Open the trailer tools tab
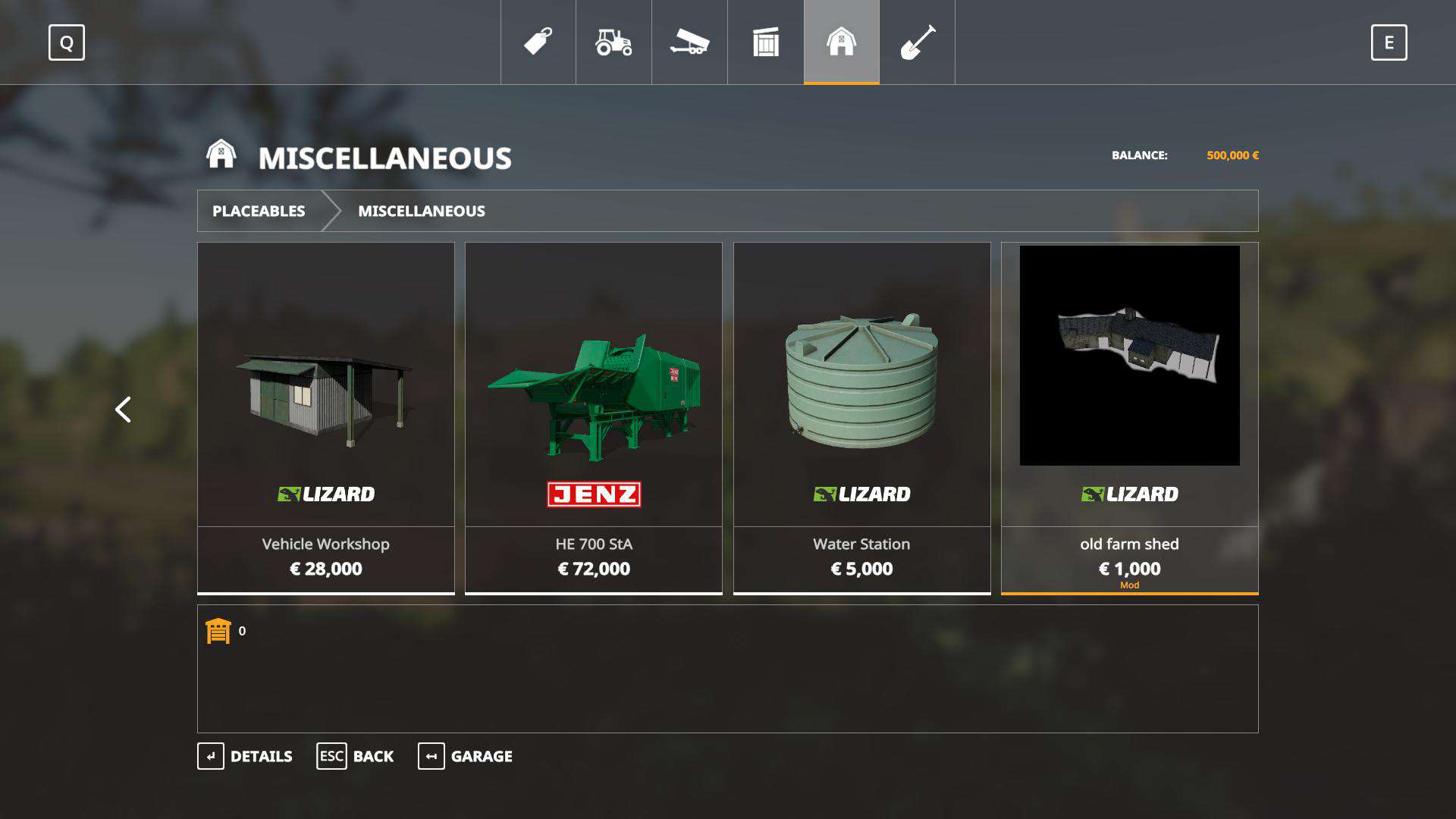Image resolution: width=1456 pixels, height=819 pixels. tap(689, 42)
